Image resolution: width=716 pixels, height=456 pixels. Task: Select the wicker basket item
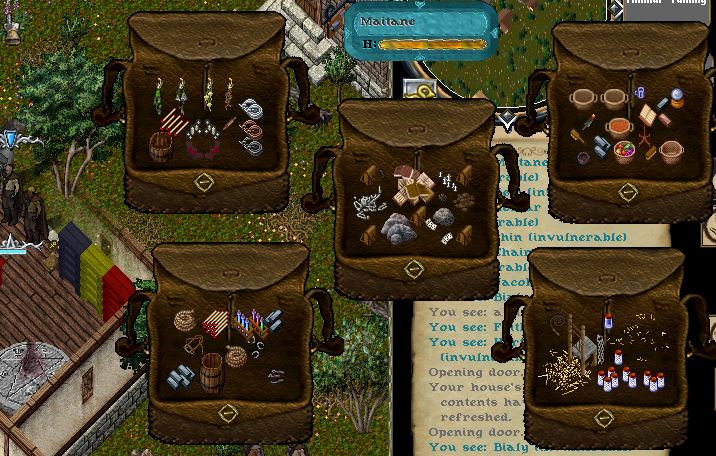[x=671, y=152]
